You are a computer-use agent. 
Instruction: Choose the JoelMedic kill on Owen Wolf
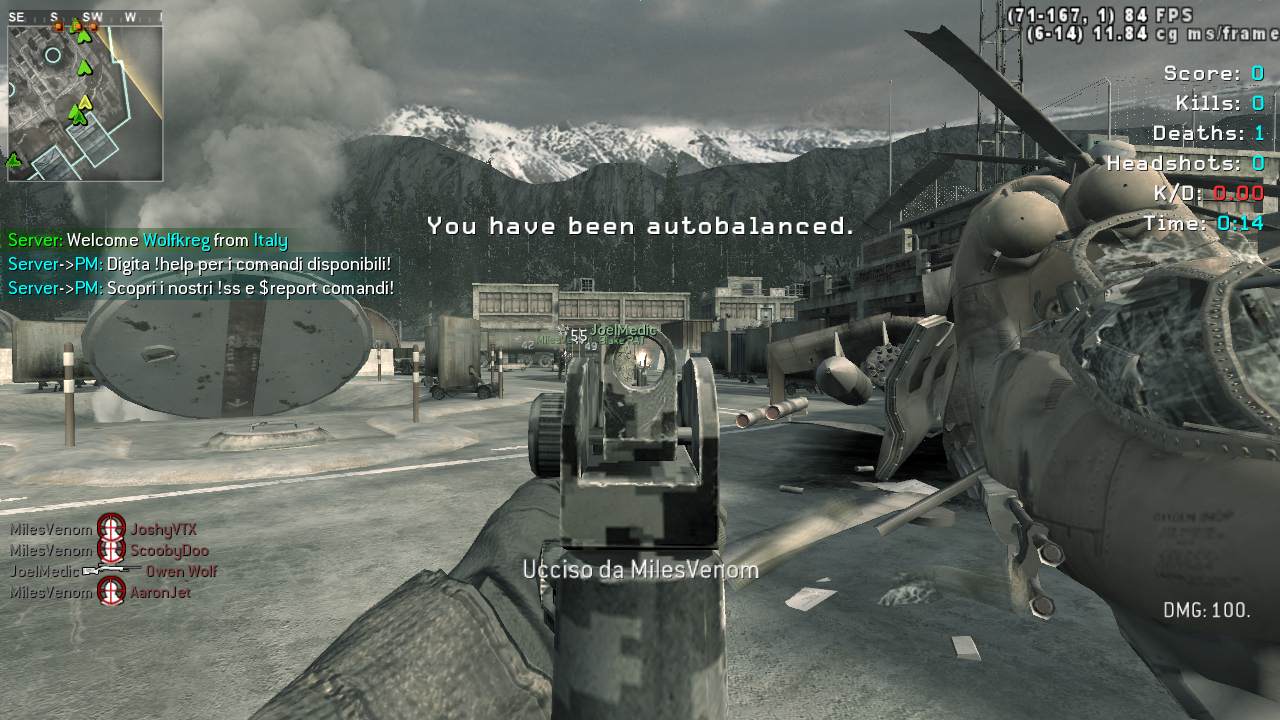pyautogui.click(x=113, y=572)
